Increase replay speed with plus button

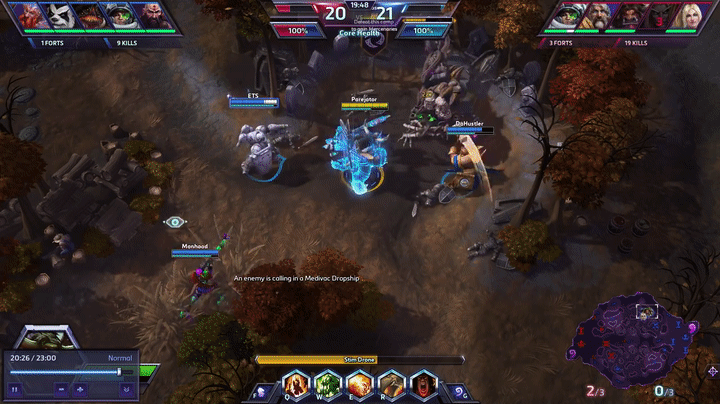(x=80, y=388)
